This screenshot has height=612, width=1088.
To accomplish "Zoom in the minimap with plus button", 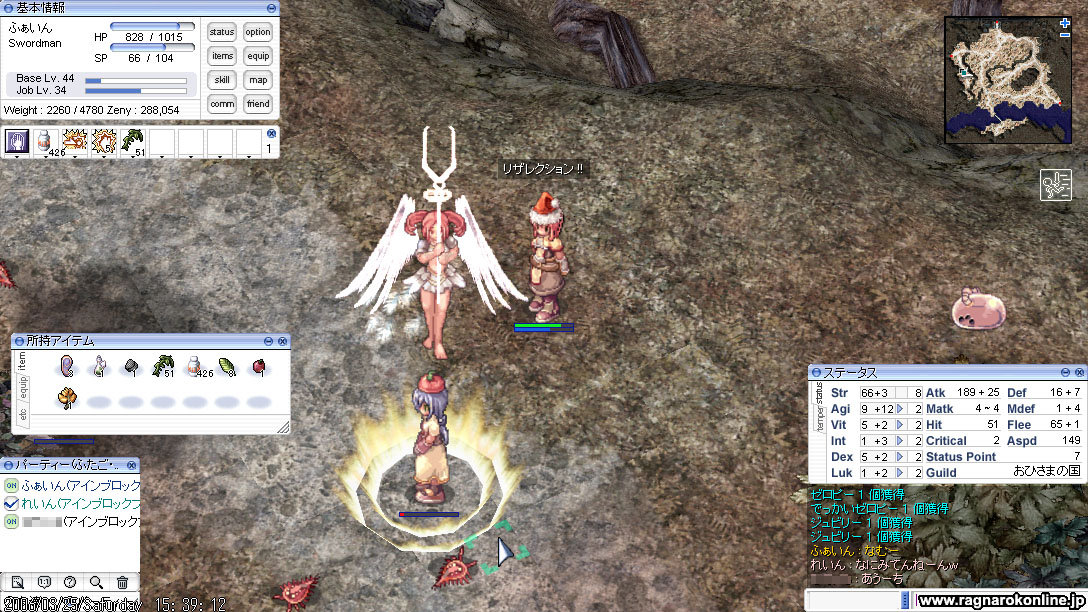I will tap(1065, 22).
